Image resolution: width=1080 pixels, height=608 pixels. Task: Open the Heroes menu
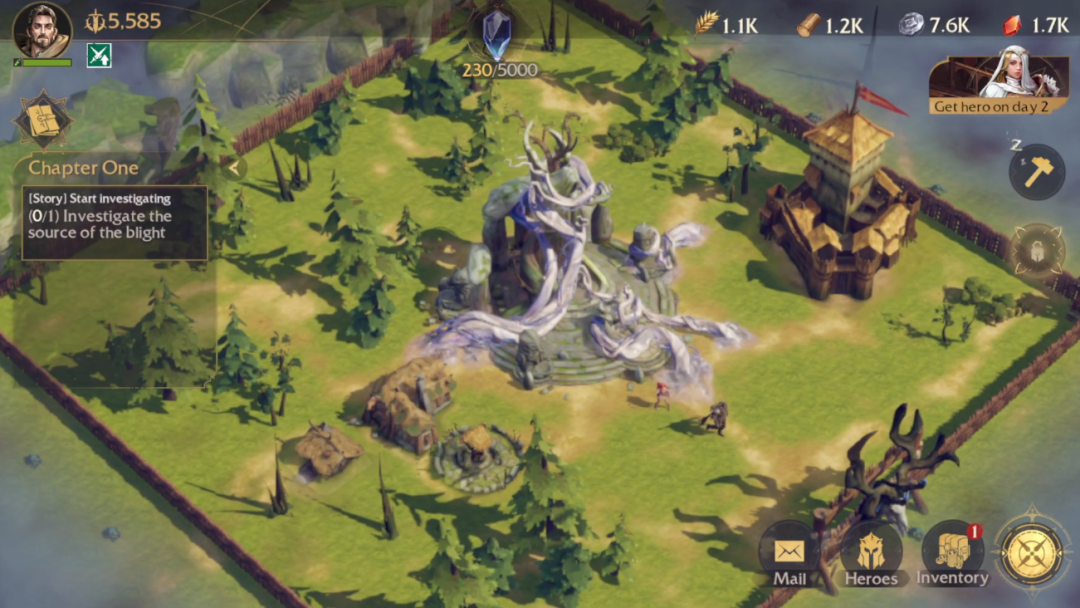[x=871, y=553]
